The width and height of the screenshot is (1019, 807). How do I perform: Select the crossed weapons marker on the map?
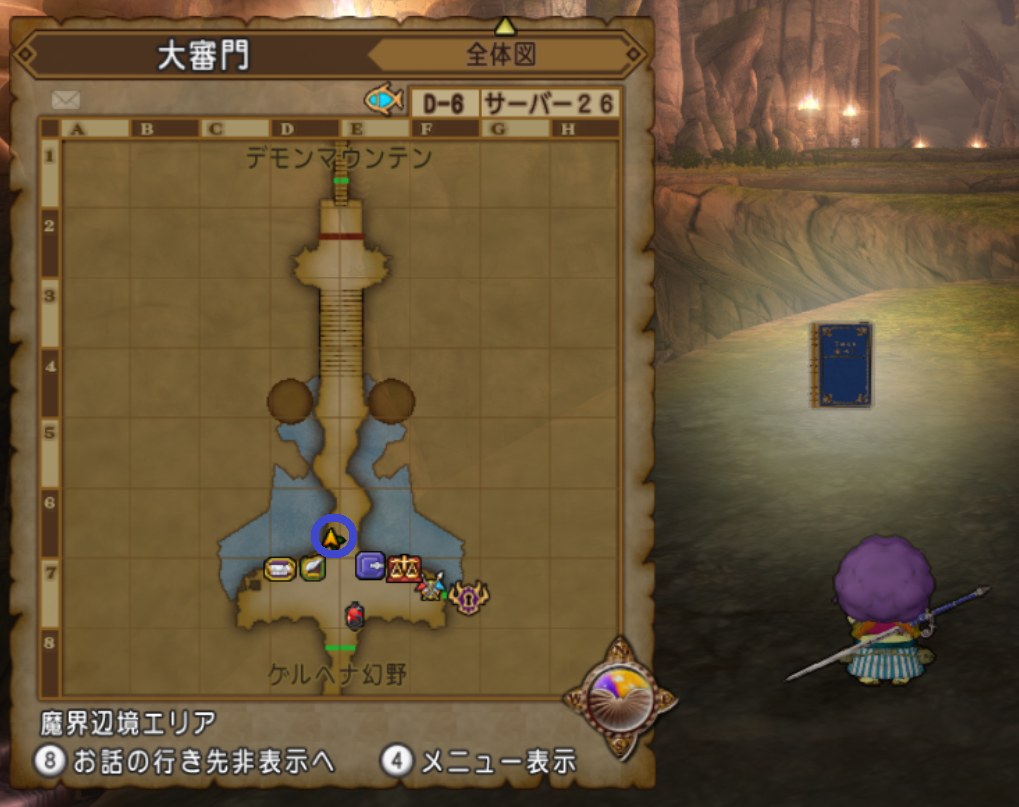432,585
